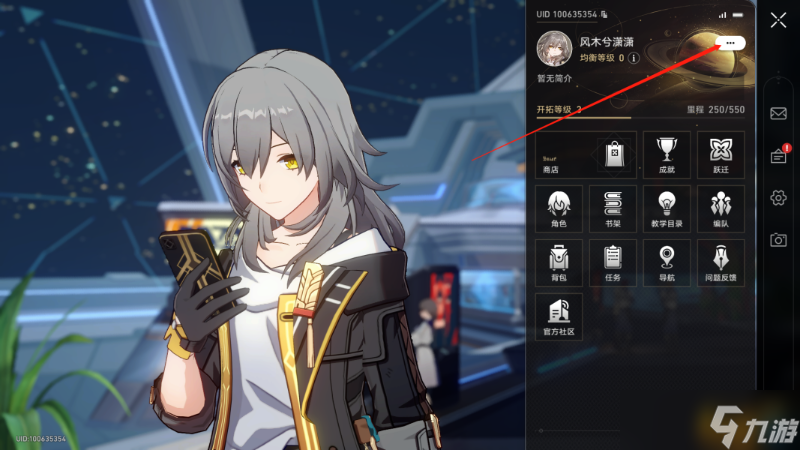
Task: Open Team Setup (编队)
Action: tap(720, 208)
